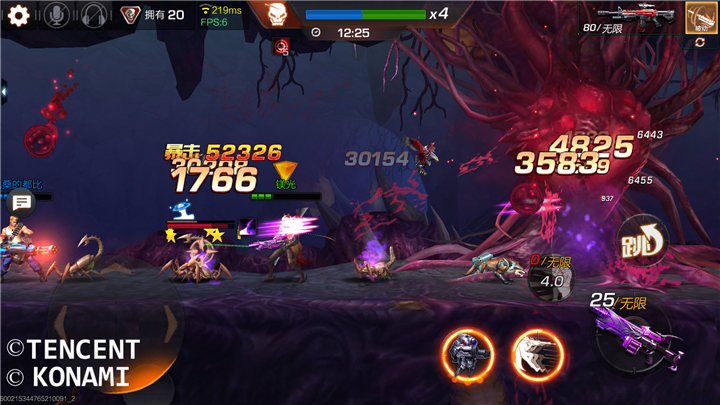Select the red assault rifle slot

[646, 15]
